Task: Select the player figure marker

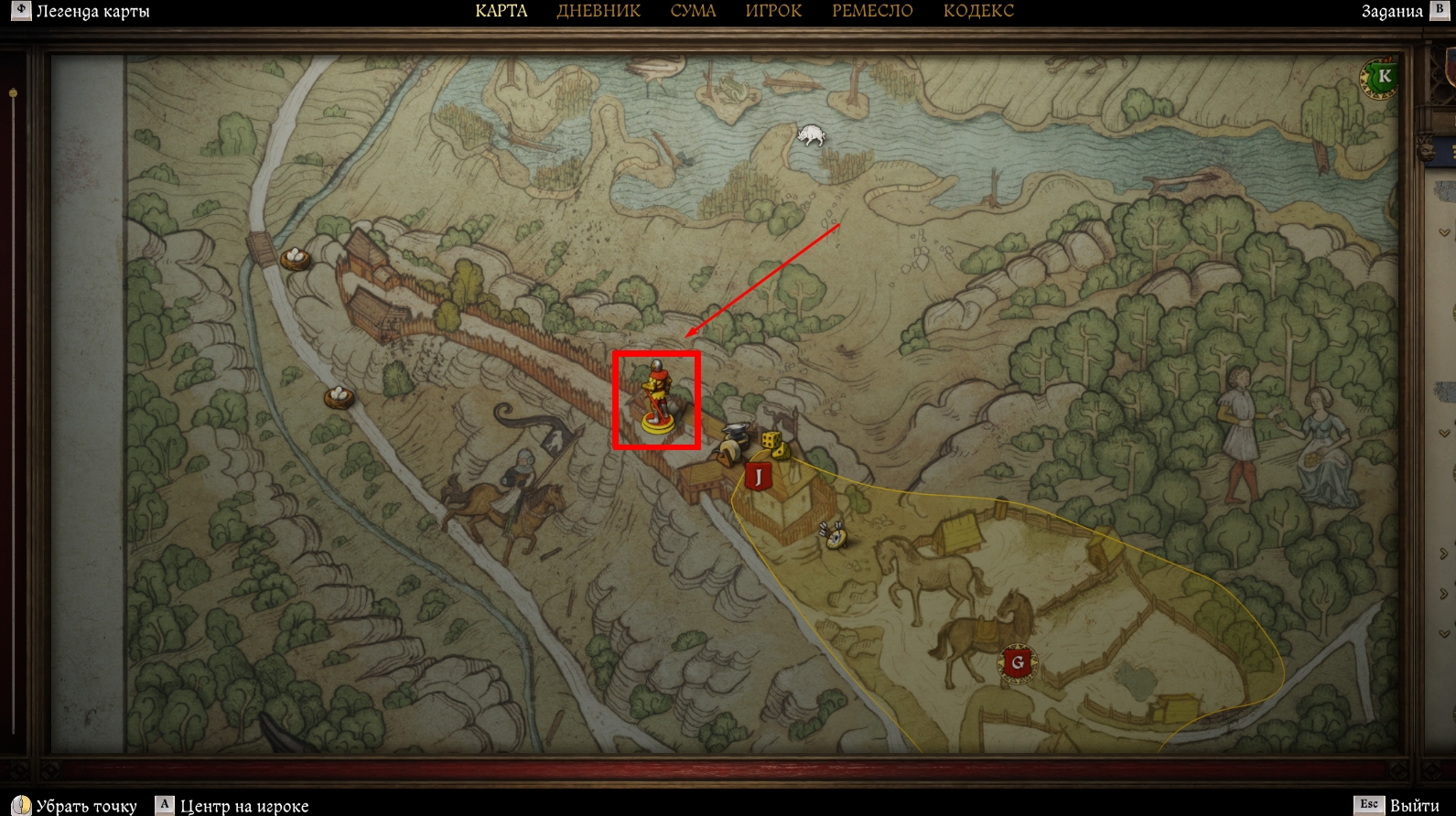Action: (656, 398)
